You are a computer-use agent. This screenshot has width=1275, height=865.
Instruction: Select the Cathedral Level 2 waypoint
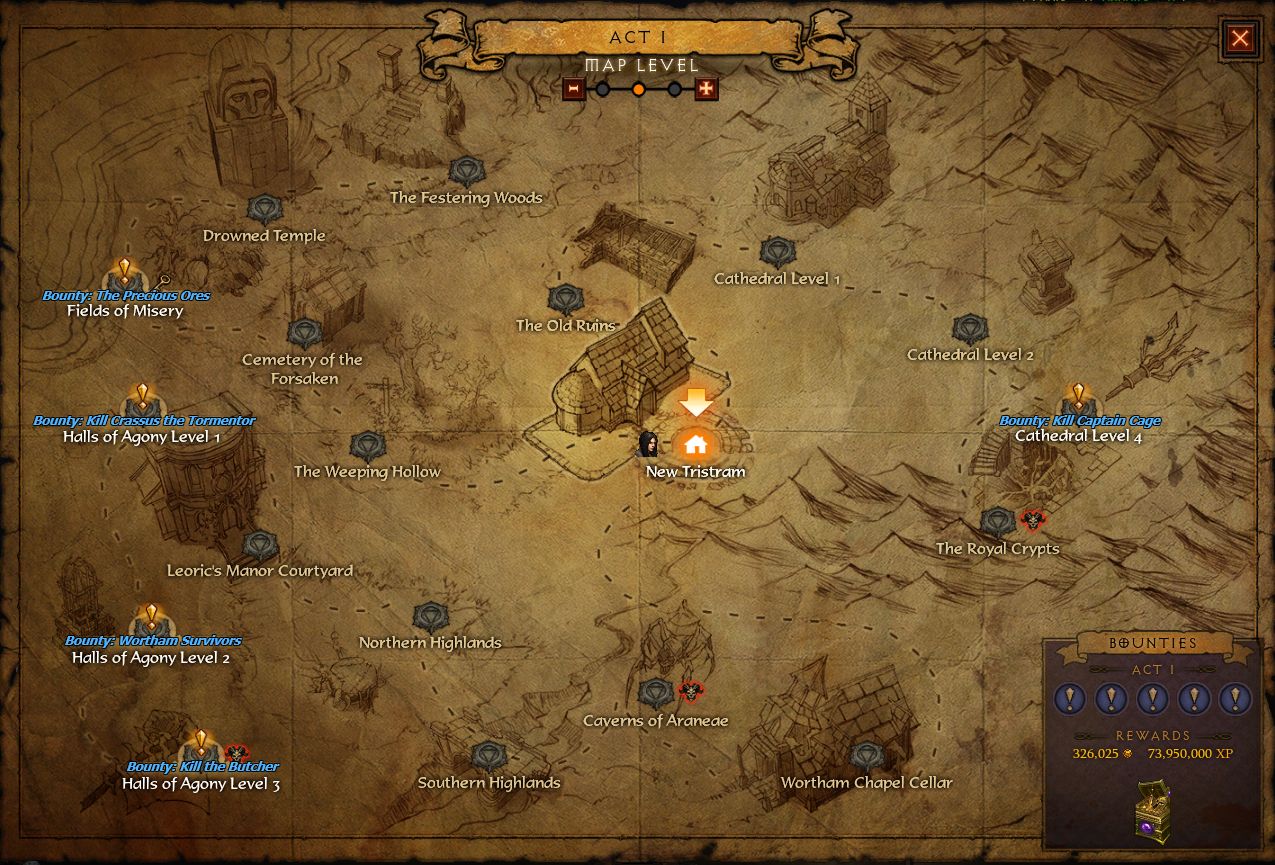[970, 329]
